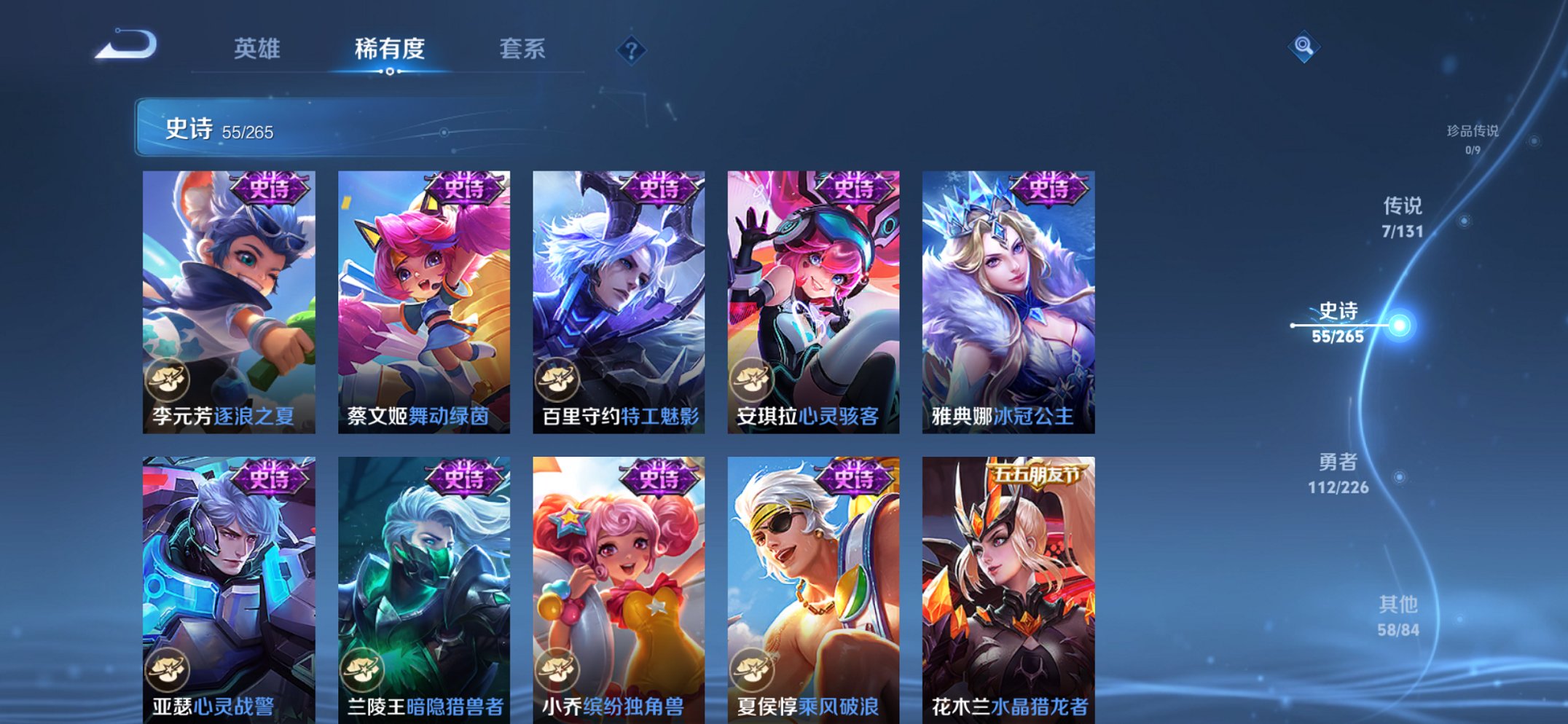Image resolution: width=1568 pixels, height=724 pixels.
Task: Switch to the 套系 tab
Action: 523,49
